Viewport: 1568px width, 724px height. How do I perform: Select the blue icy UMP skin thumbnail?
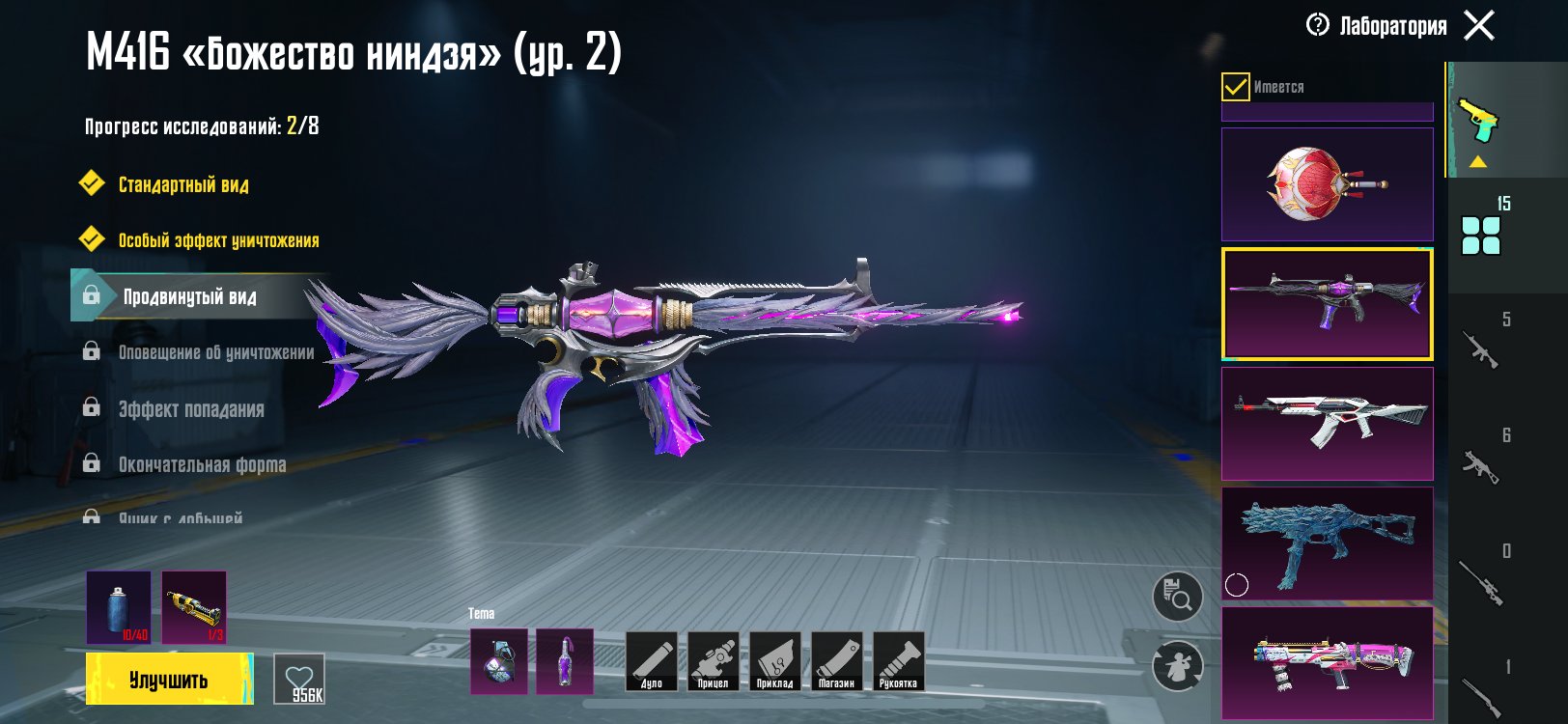pos(1327,543)
